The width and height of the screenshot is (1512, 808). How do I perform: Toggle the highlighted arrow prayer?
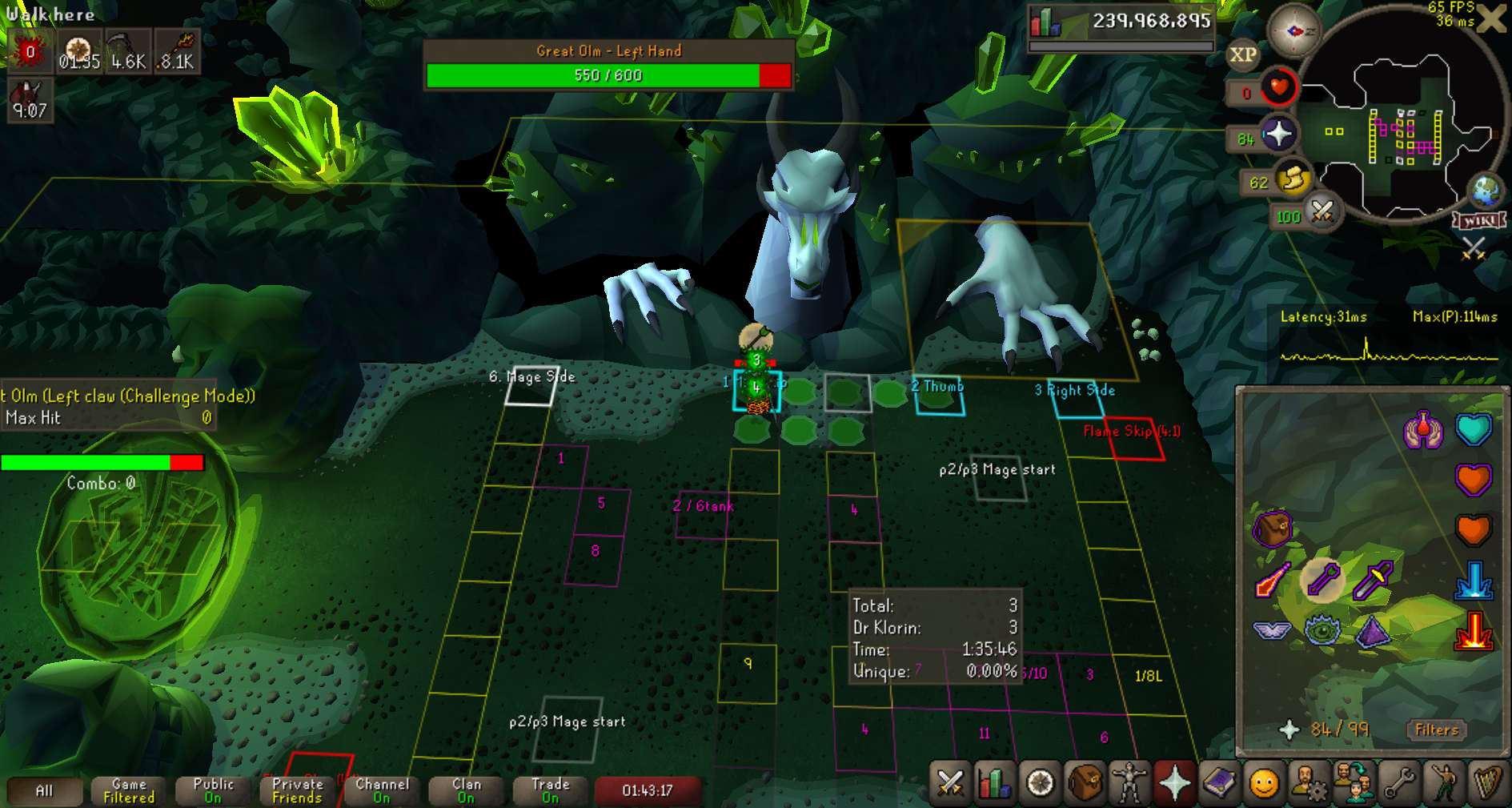tap(1323, 579)
